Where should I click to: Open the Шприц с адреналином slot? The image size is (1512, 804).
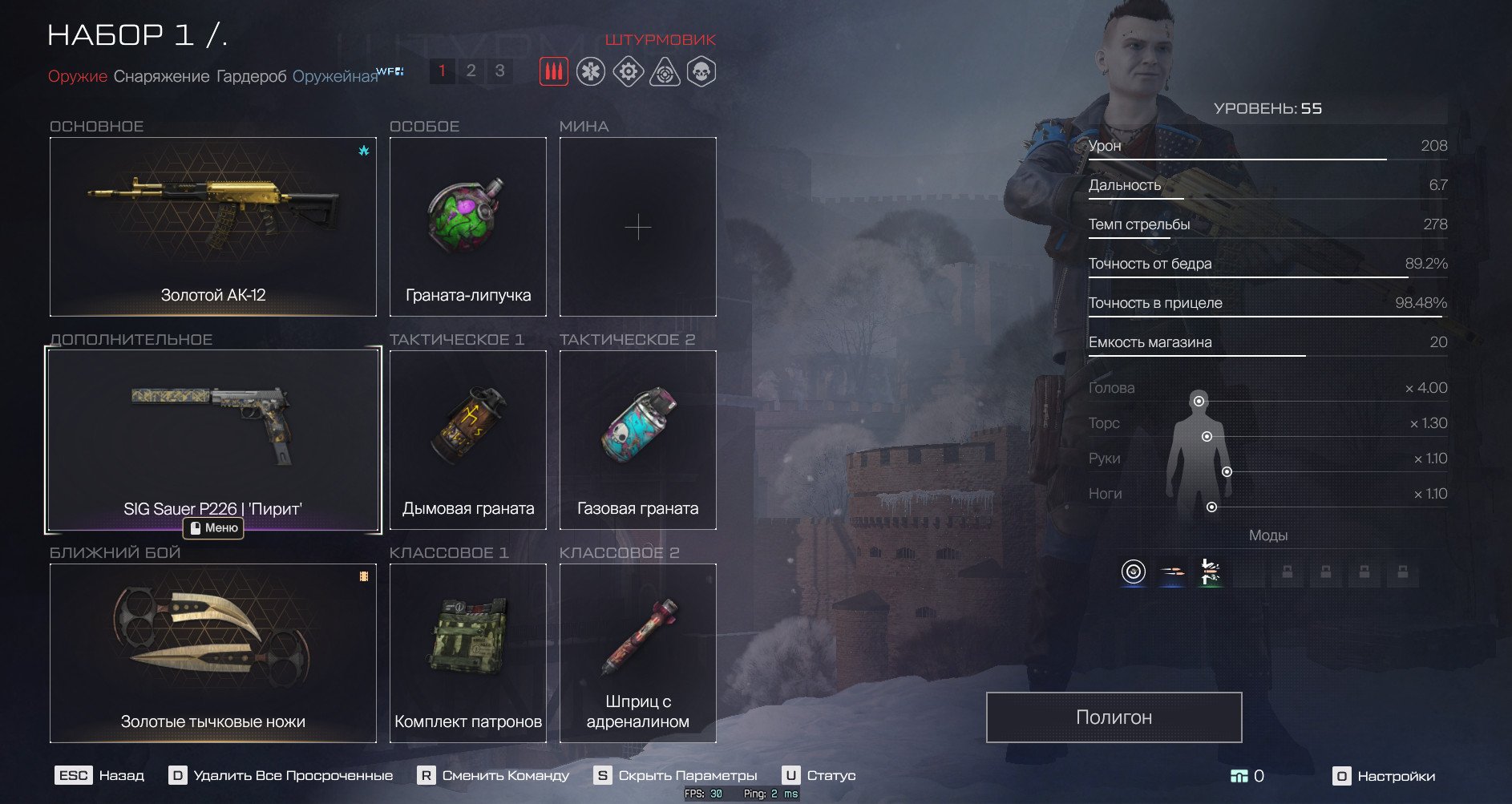click(638, 653)
